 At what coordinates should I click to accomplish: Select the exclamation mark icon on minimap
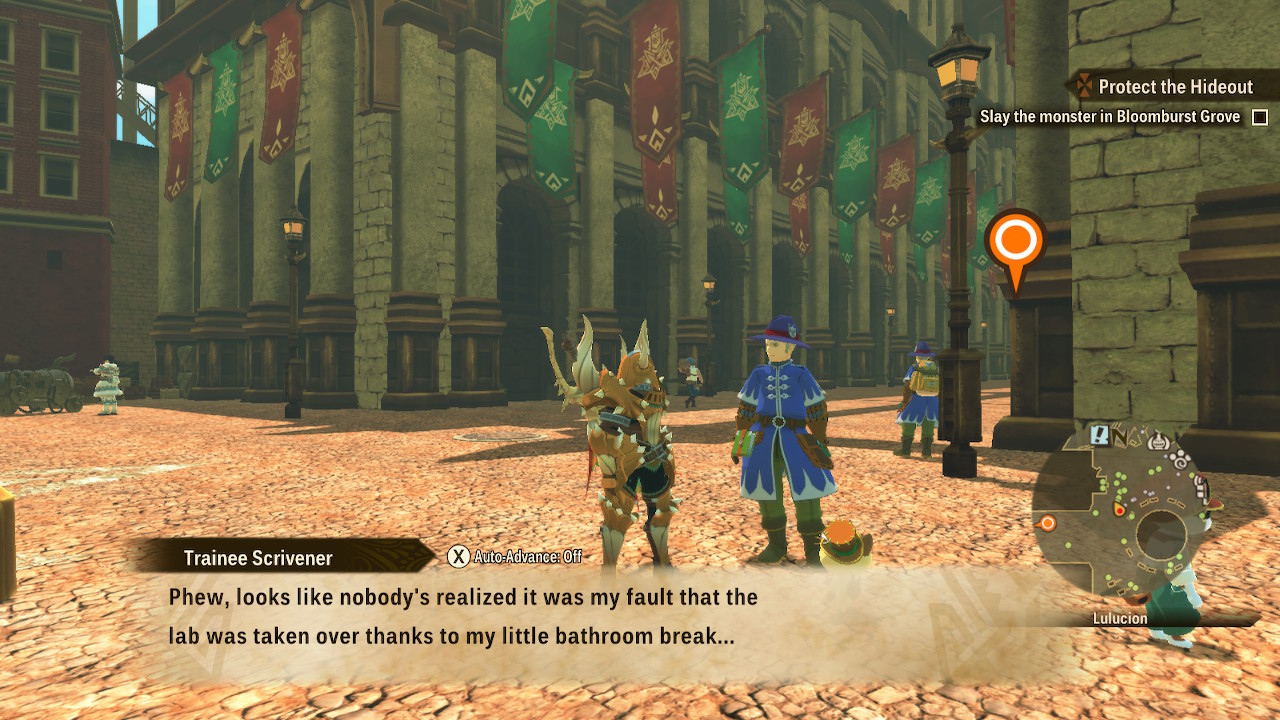pyautogui.click(x=1100, y=435)
